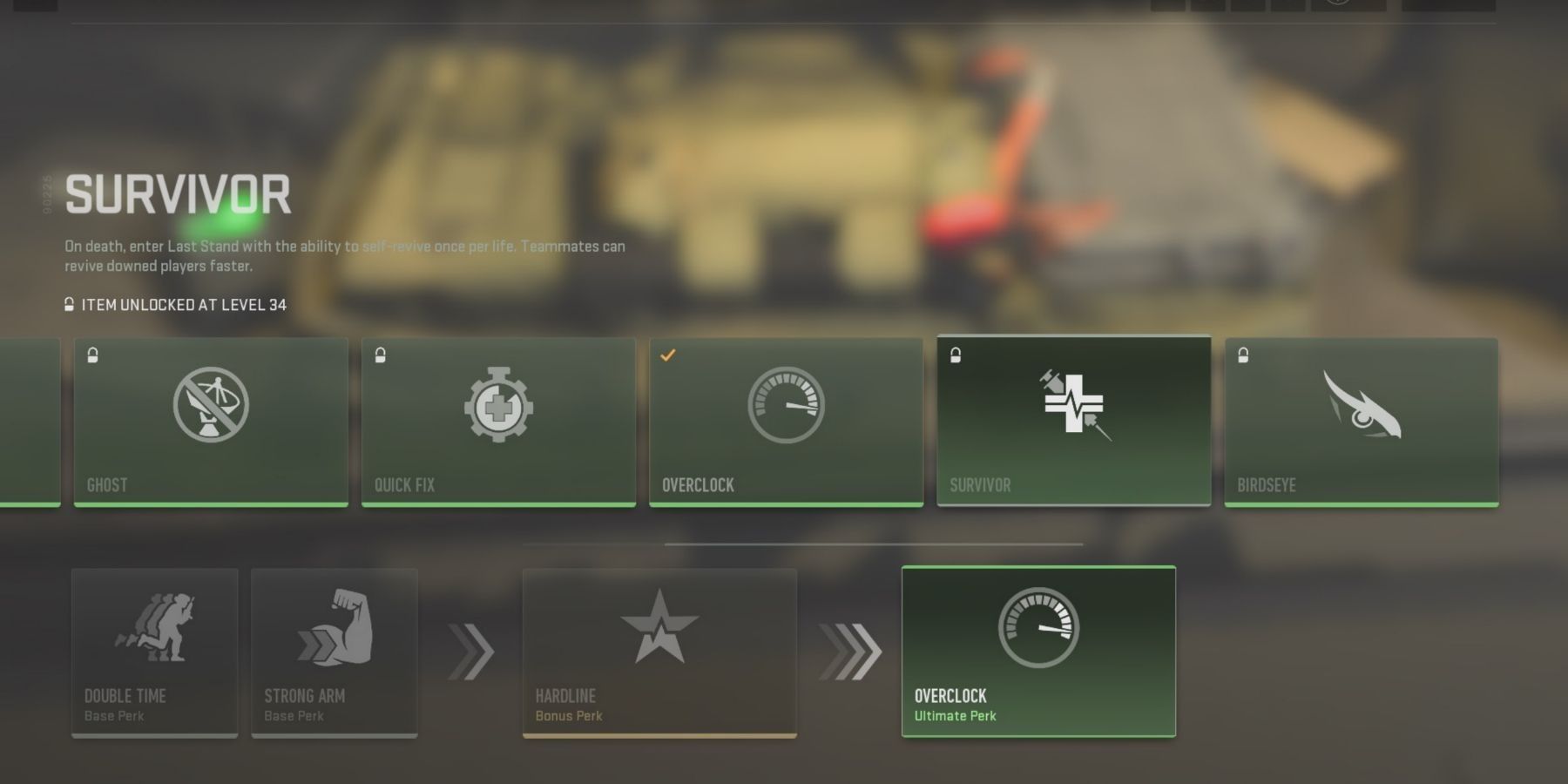1568x784 pixels.
Task: Toggle the orange checkmark on the Overclock card
Action: (x=668, y=354)
